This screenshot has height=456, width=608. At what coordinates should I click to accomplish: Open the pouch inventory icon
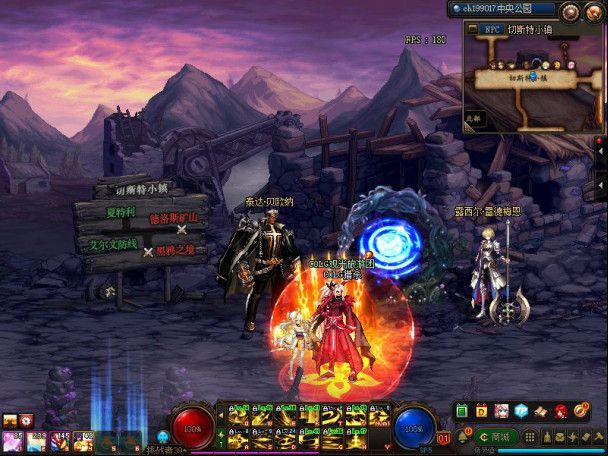click(546, 437)
